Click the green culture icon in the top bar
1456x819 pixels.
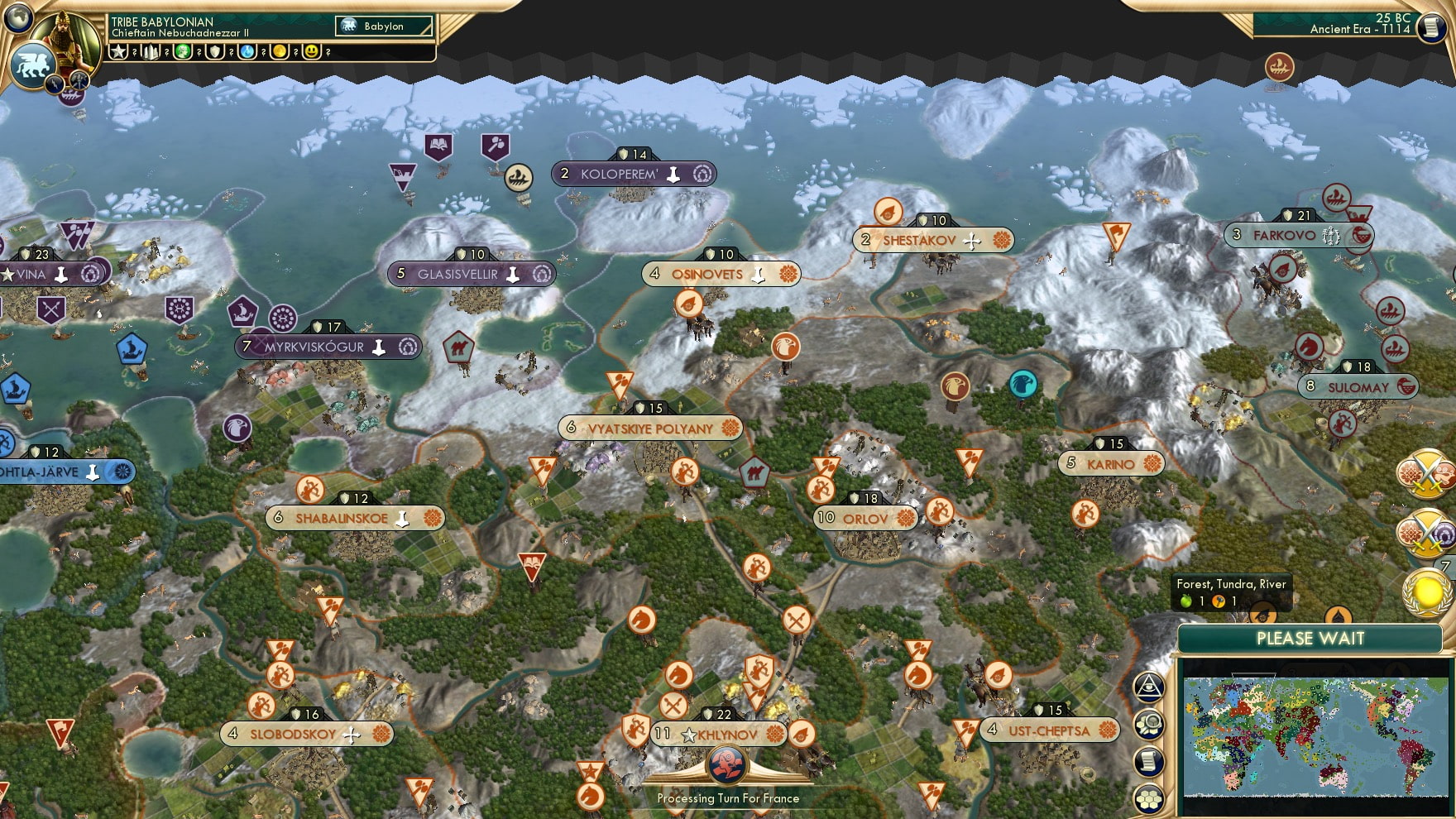pos(184,51)
